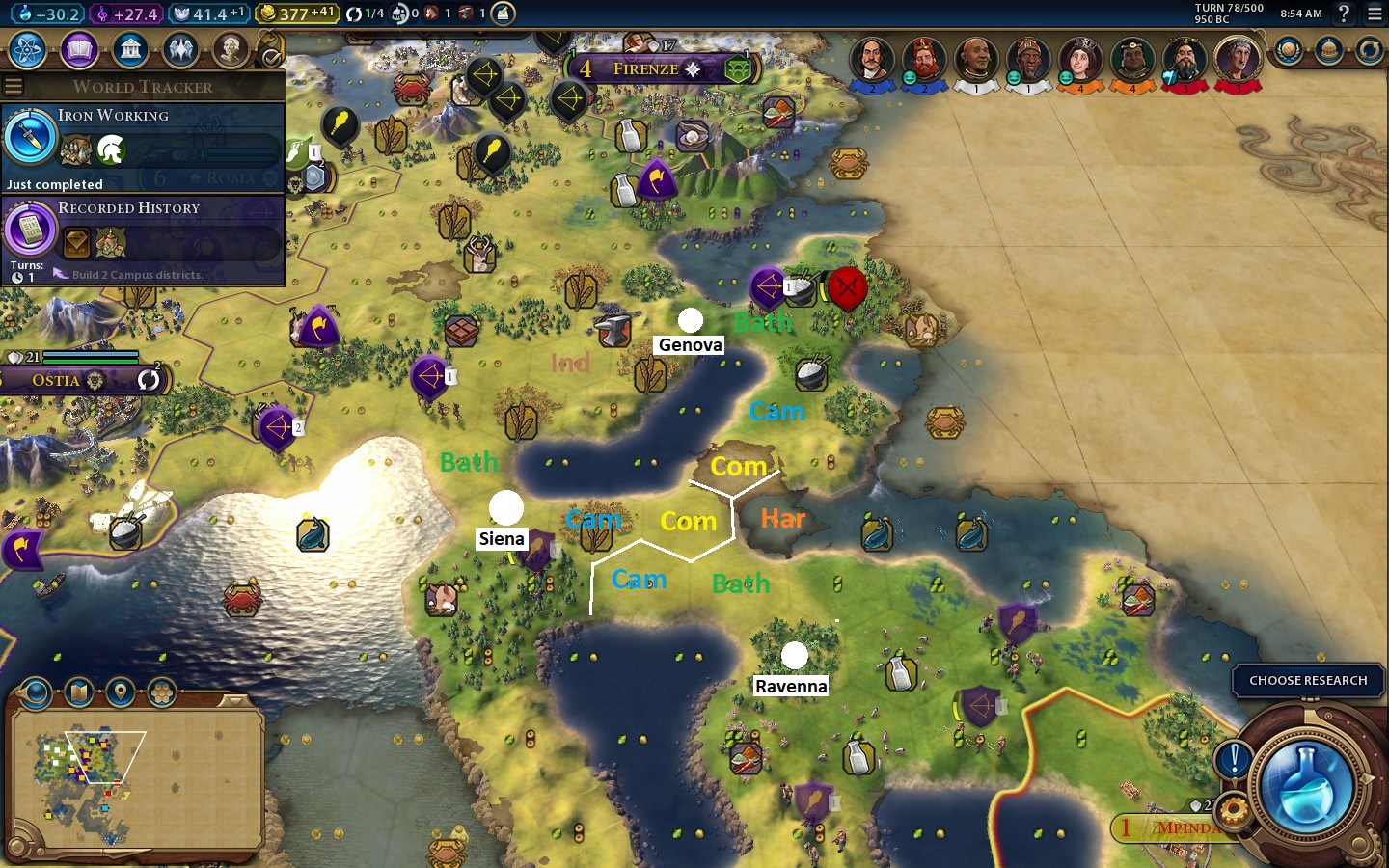Open the map search hex button
Image resolution: width=1389 pixels, height=868 pixels.
(x=161, y=692)
